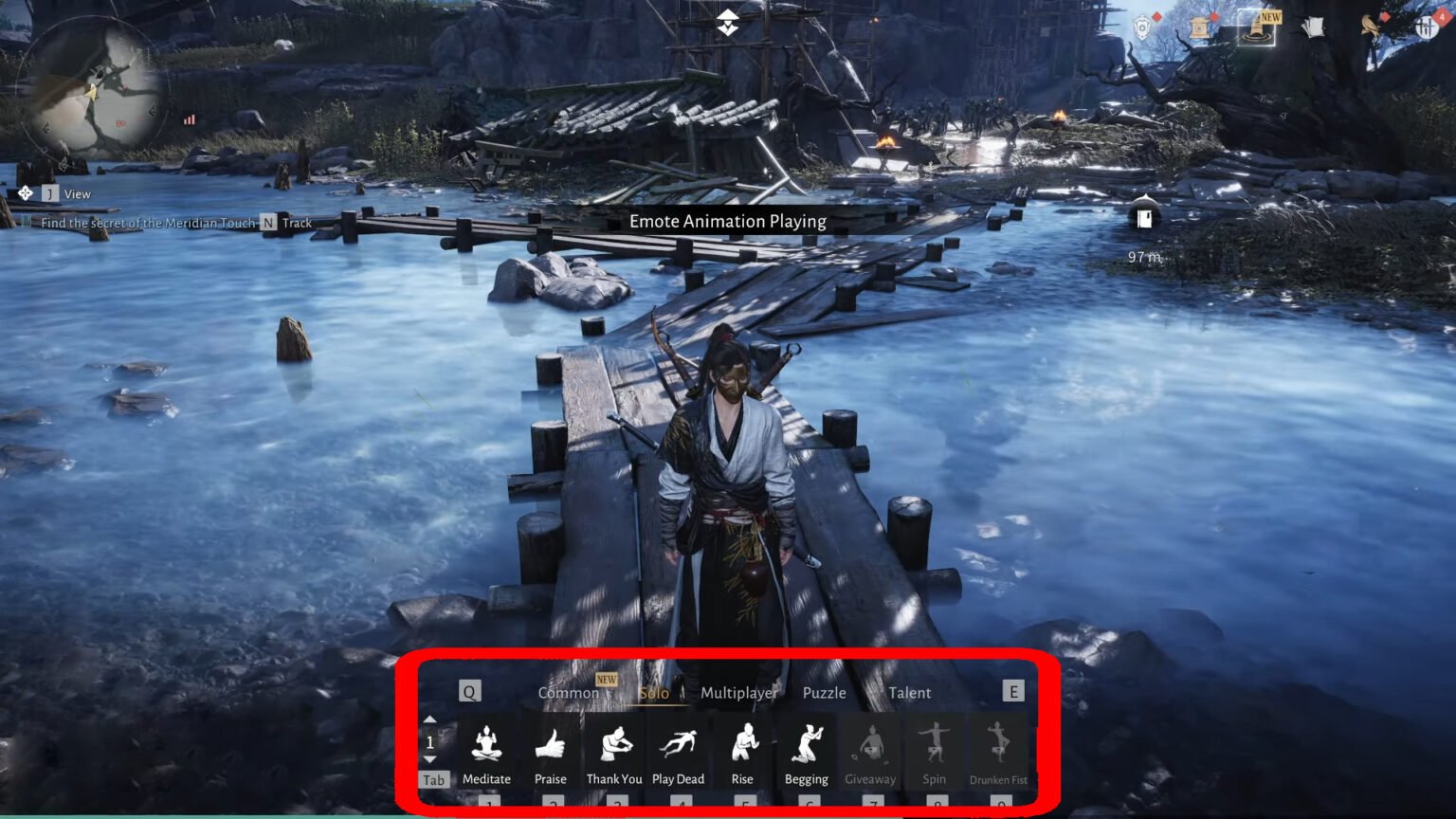Select the Thank You emote icon
Image resolution: width=1456 pixels, height=819 pixels.
tap(614, 745)
